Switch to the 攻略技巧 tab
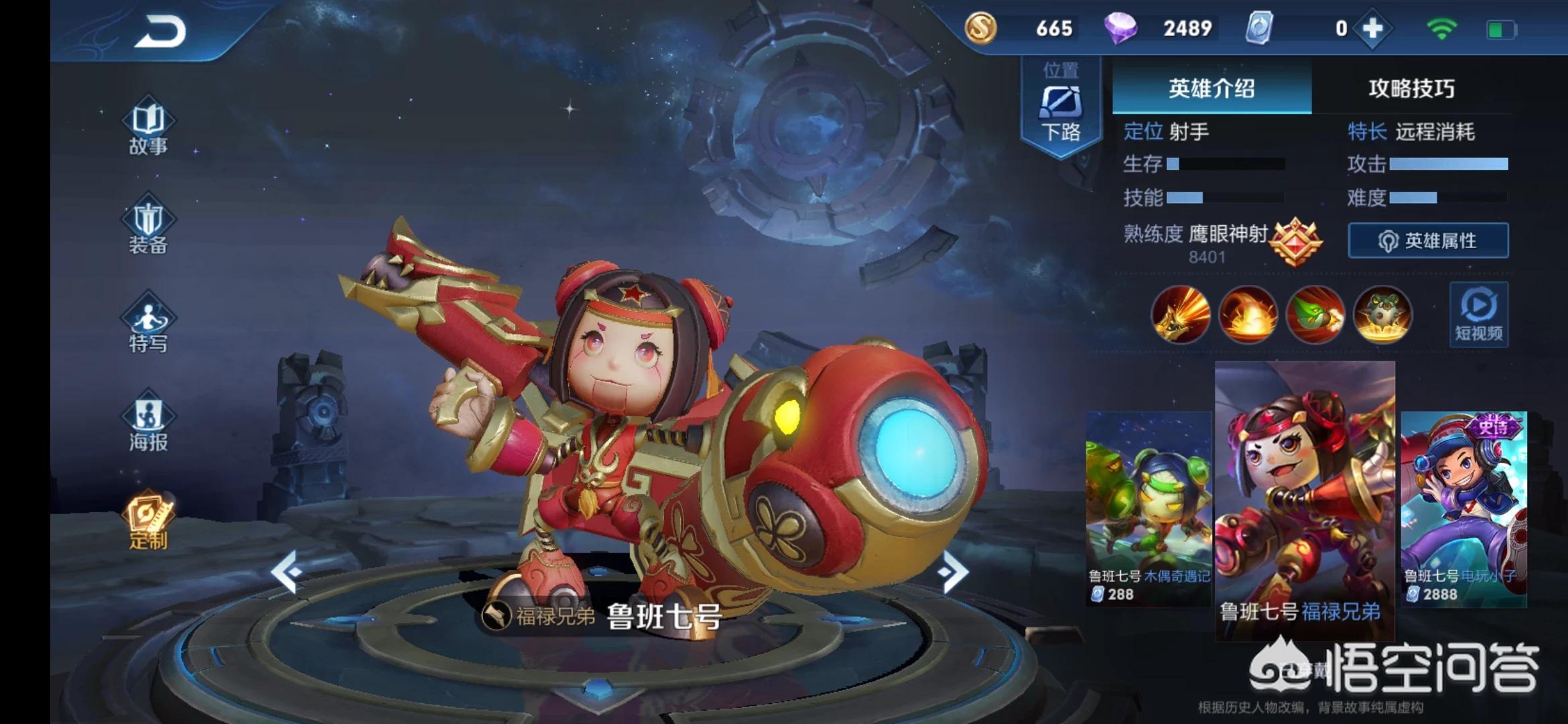Image resolution: width=1568 pixels, height=724 pixels. point(1411,88)
